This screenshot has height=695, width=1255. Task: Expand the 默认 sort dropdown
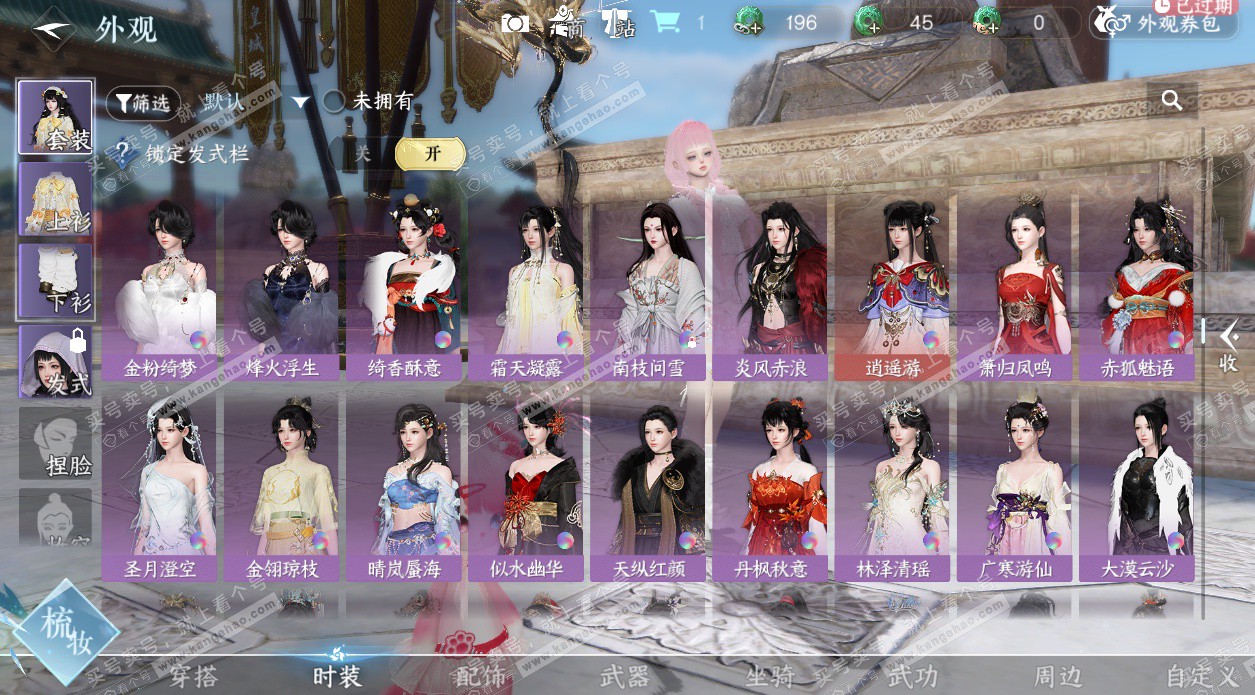coord(257,101)
